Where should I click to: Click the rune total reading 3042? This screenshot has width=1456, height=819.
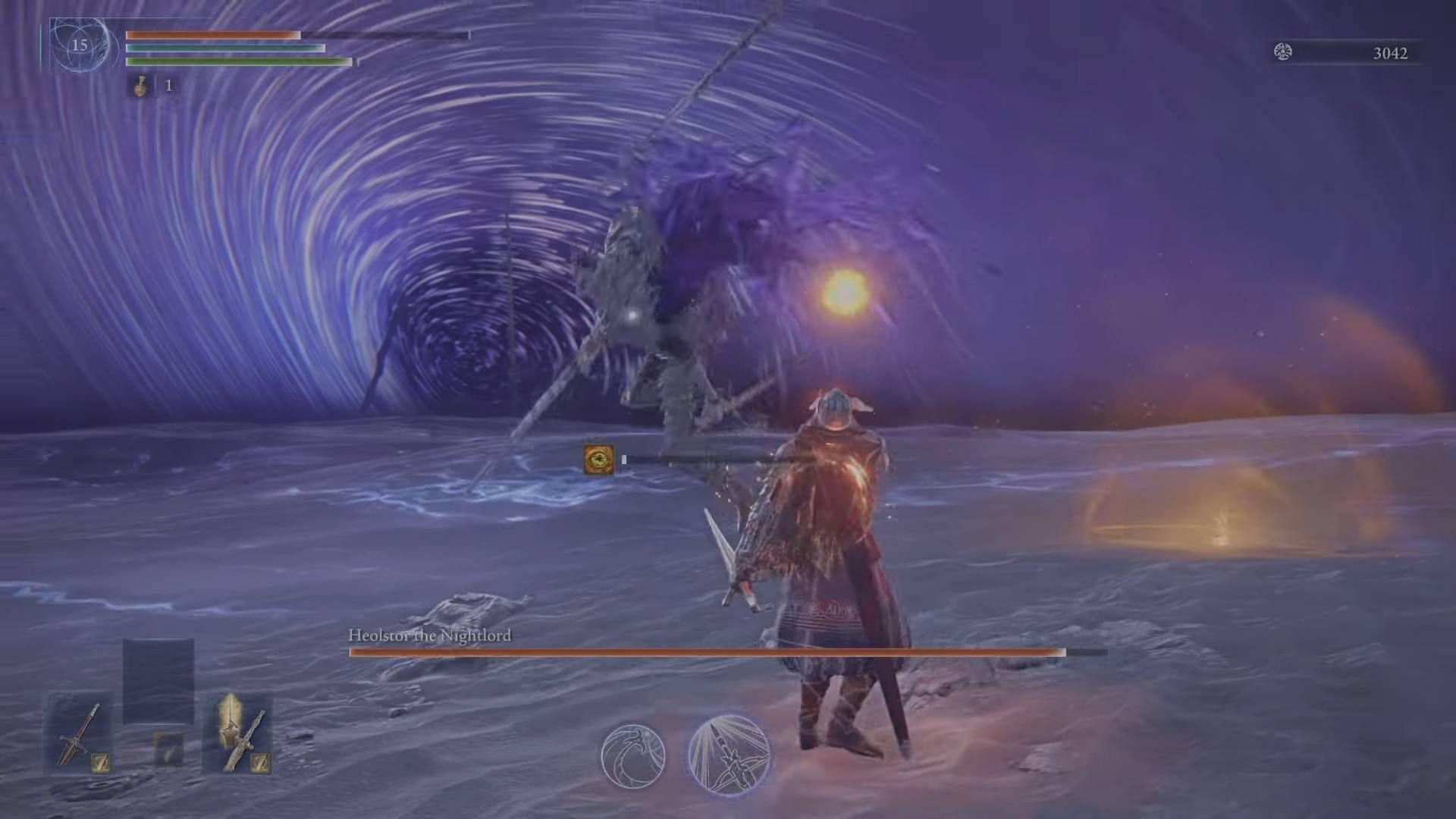click(1392, 53)
